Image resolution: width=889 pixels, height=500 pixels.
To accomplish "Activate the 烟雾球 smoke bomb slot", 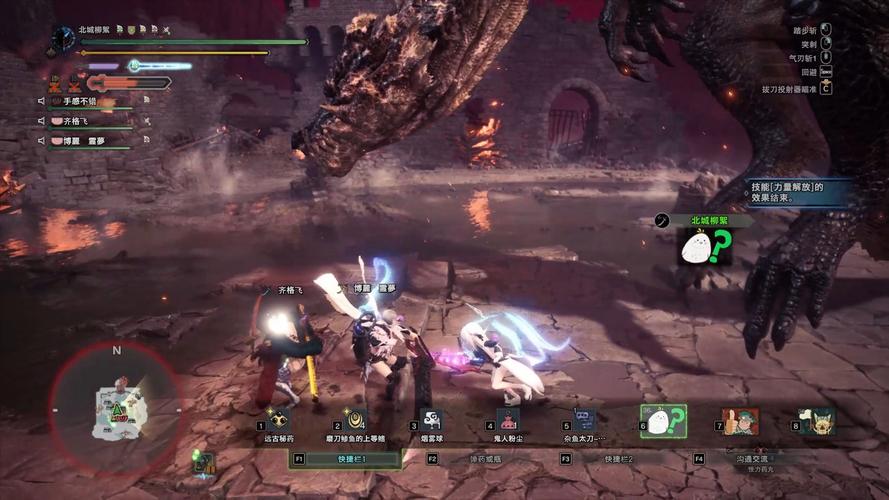I will tap(431, 420).
